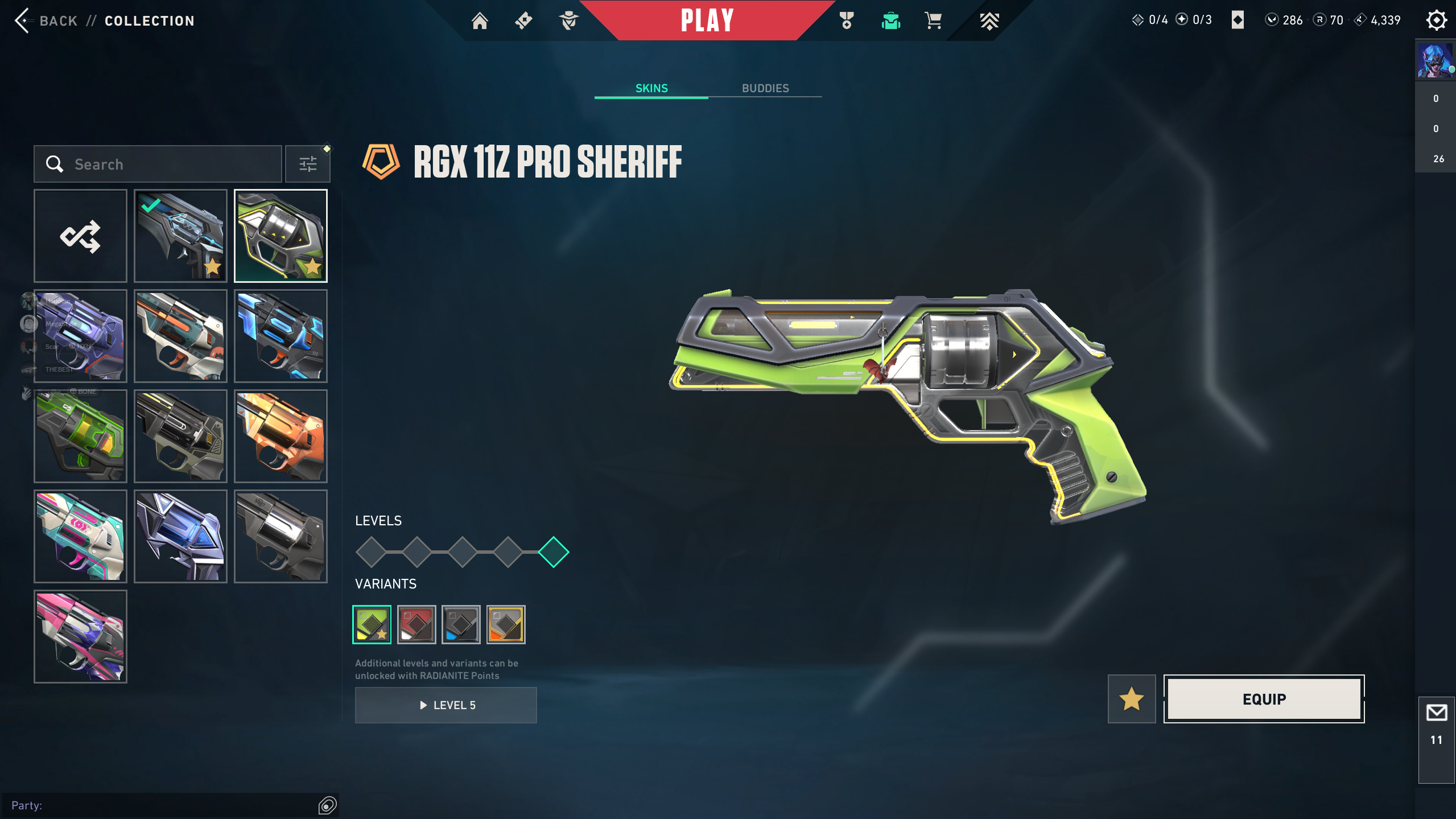Open the skin filter options
This screenshot has width=1456, height=819.
(308, 164)
